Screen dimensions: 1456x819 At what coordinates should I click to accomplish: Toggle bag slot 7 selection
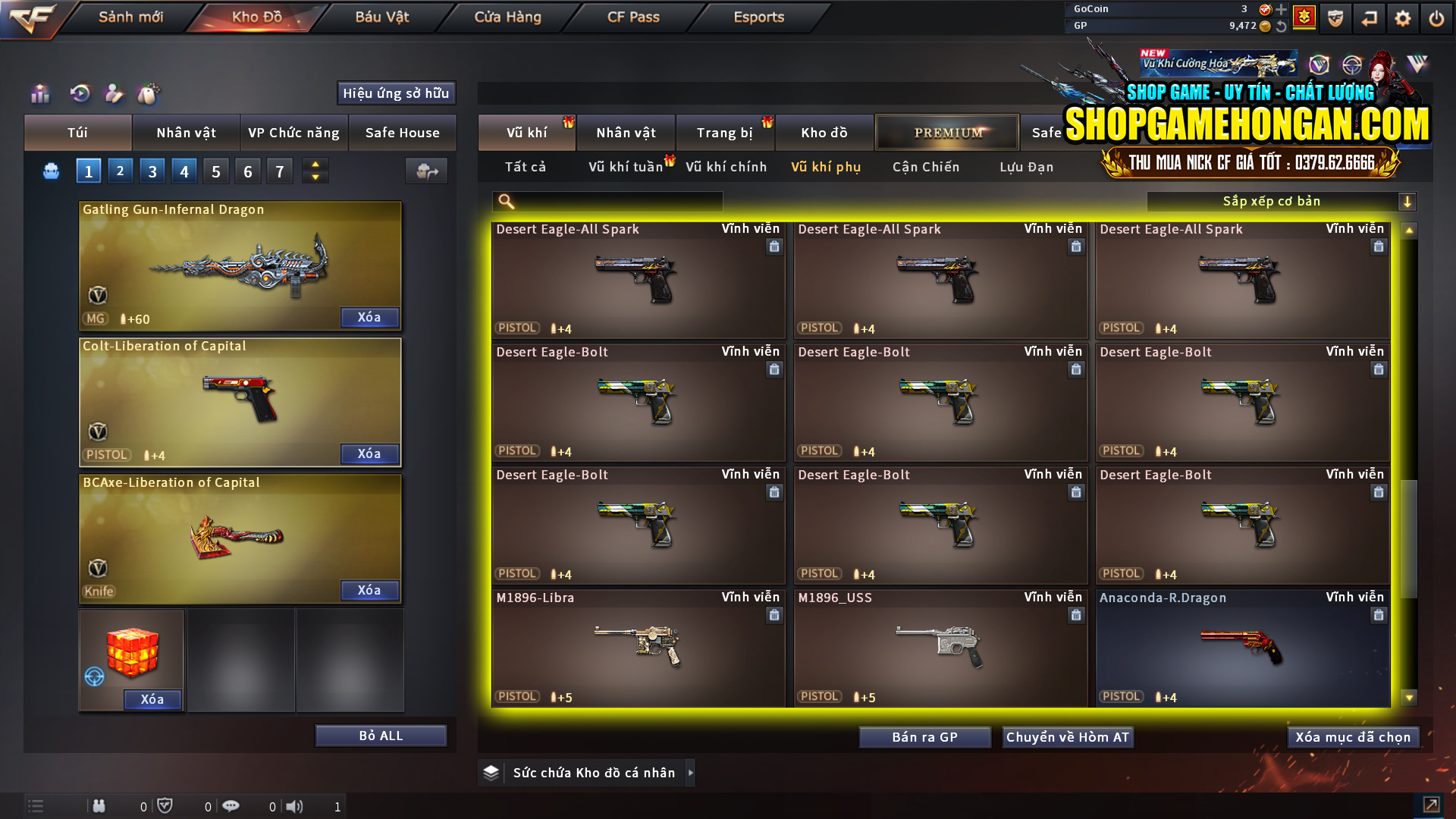tap(279, 170)
